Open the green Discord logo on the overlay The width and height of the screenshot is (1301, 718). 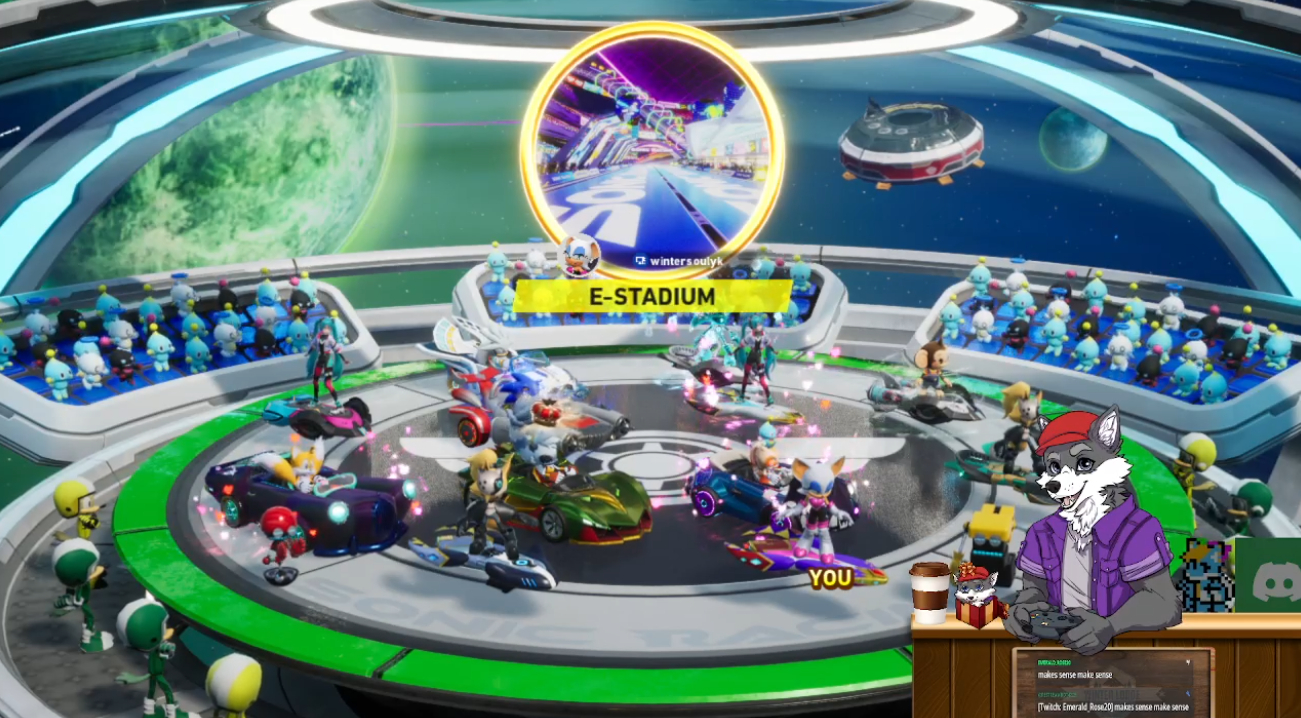pyautogui.click(x=1268, y=575)
